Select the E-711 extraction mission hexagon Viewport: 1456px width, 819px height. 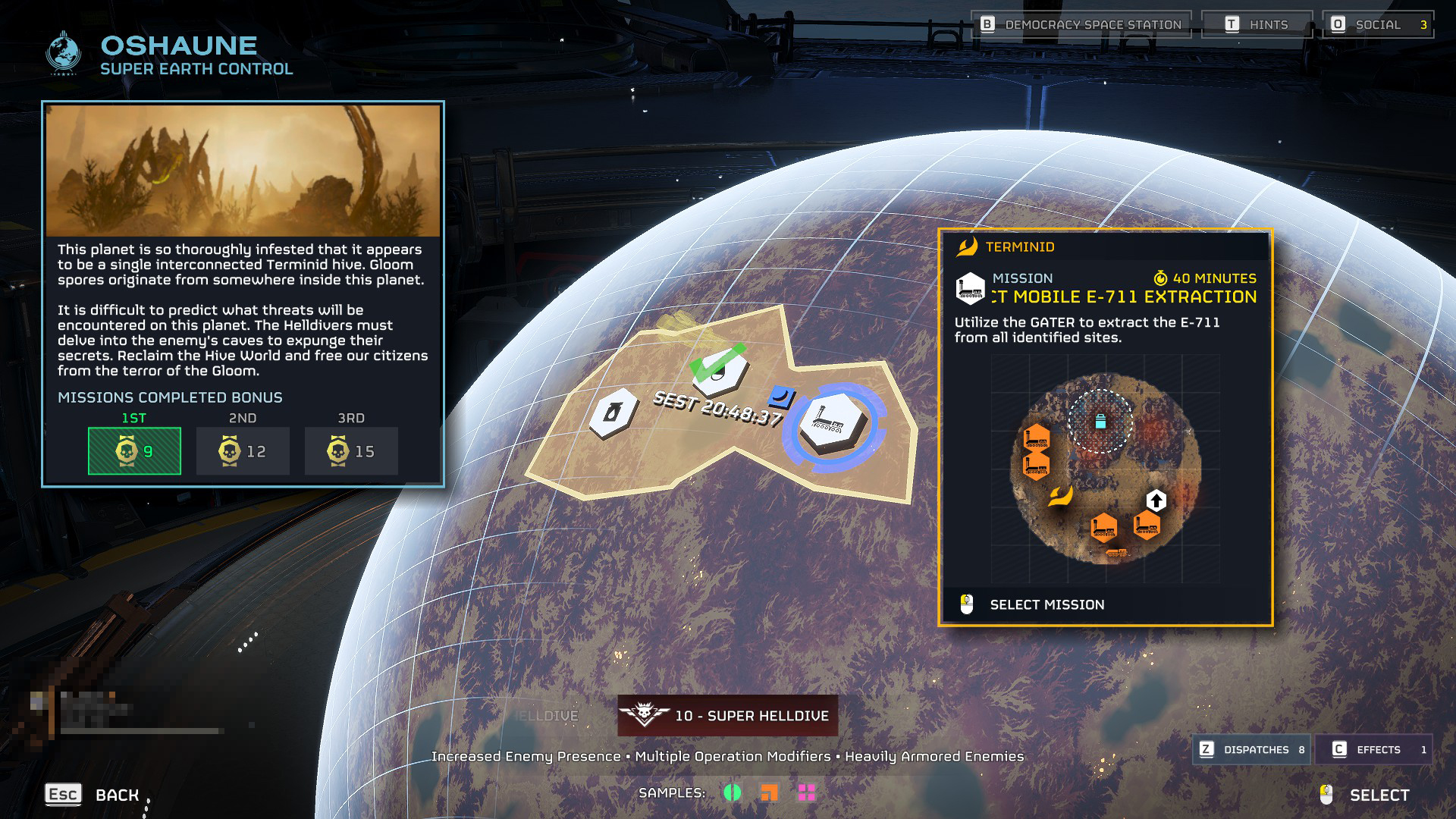click(x=832, y=422)
